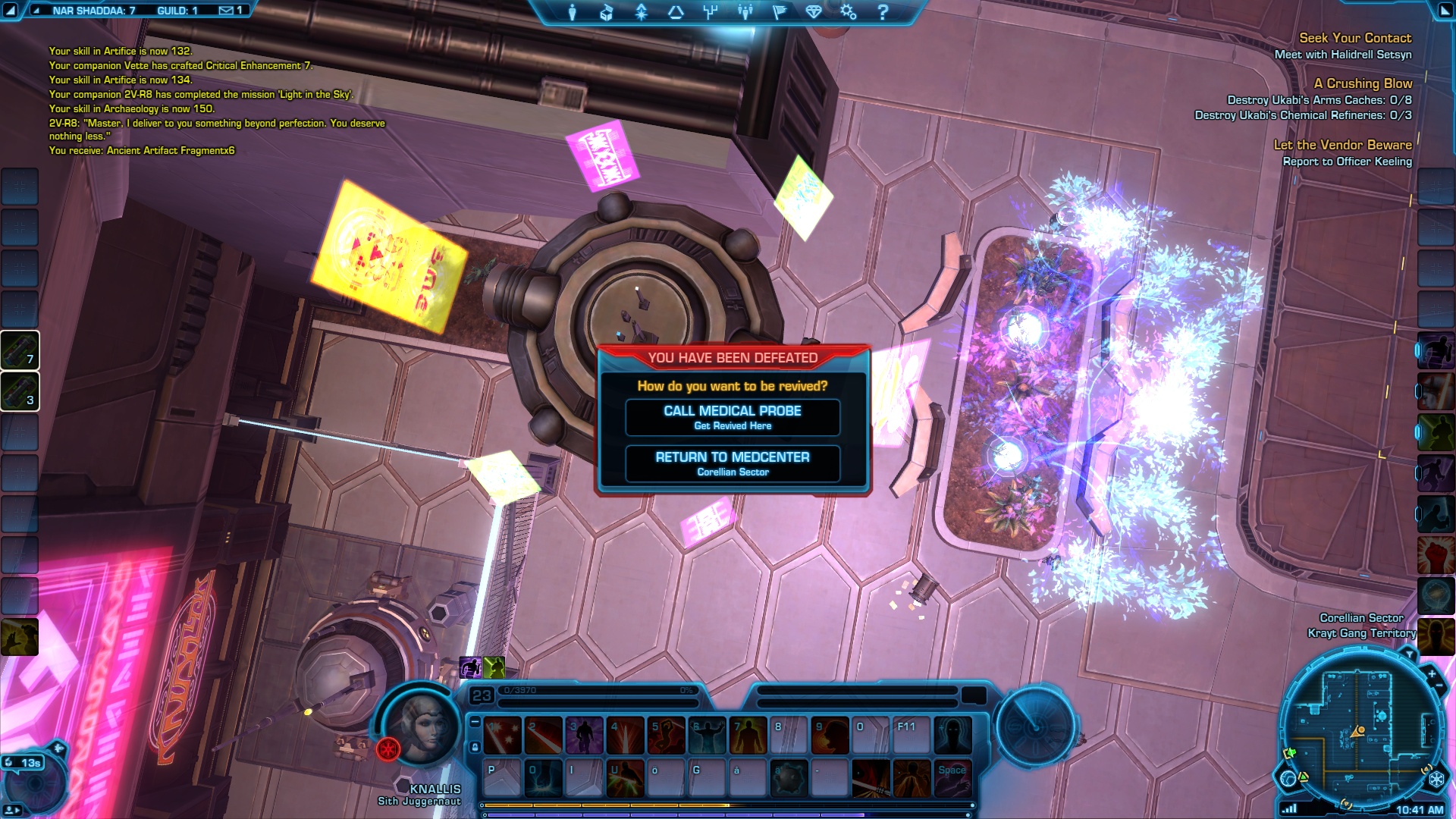Open the help question mark menu
Screen dimensions: 1456x819
coord(883,12)
